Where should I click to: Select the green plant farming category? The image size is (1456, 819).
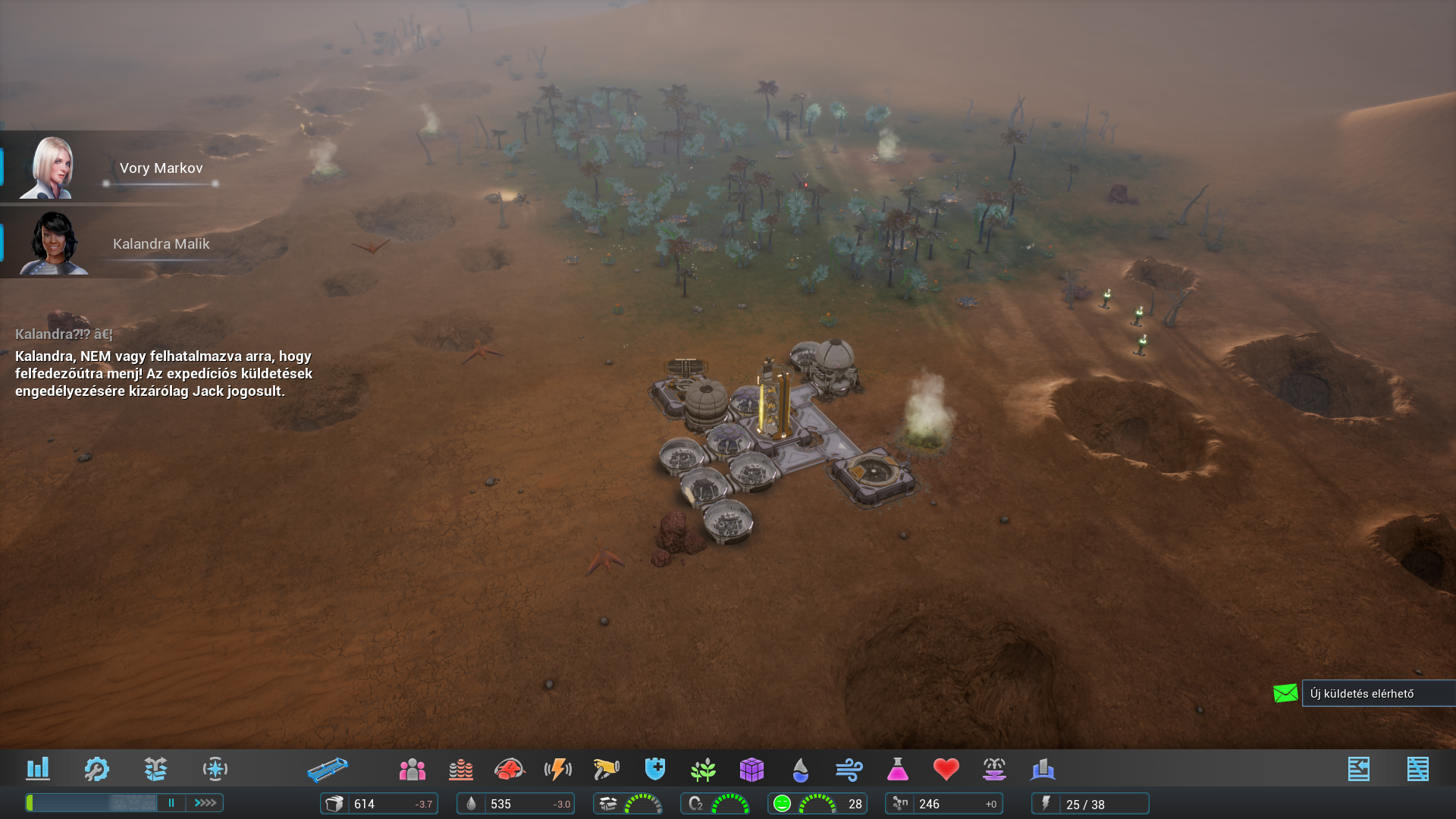click(x=704, y=770)
